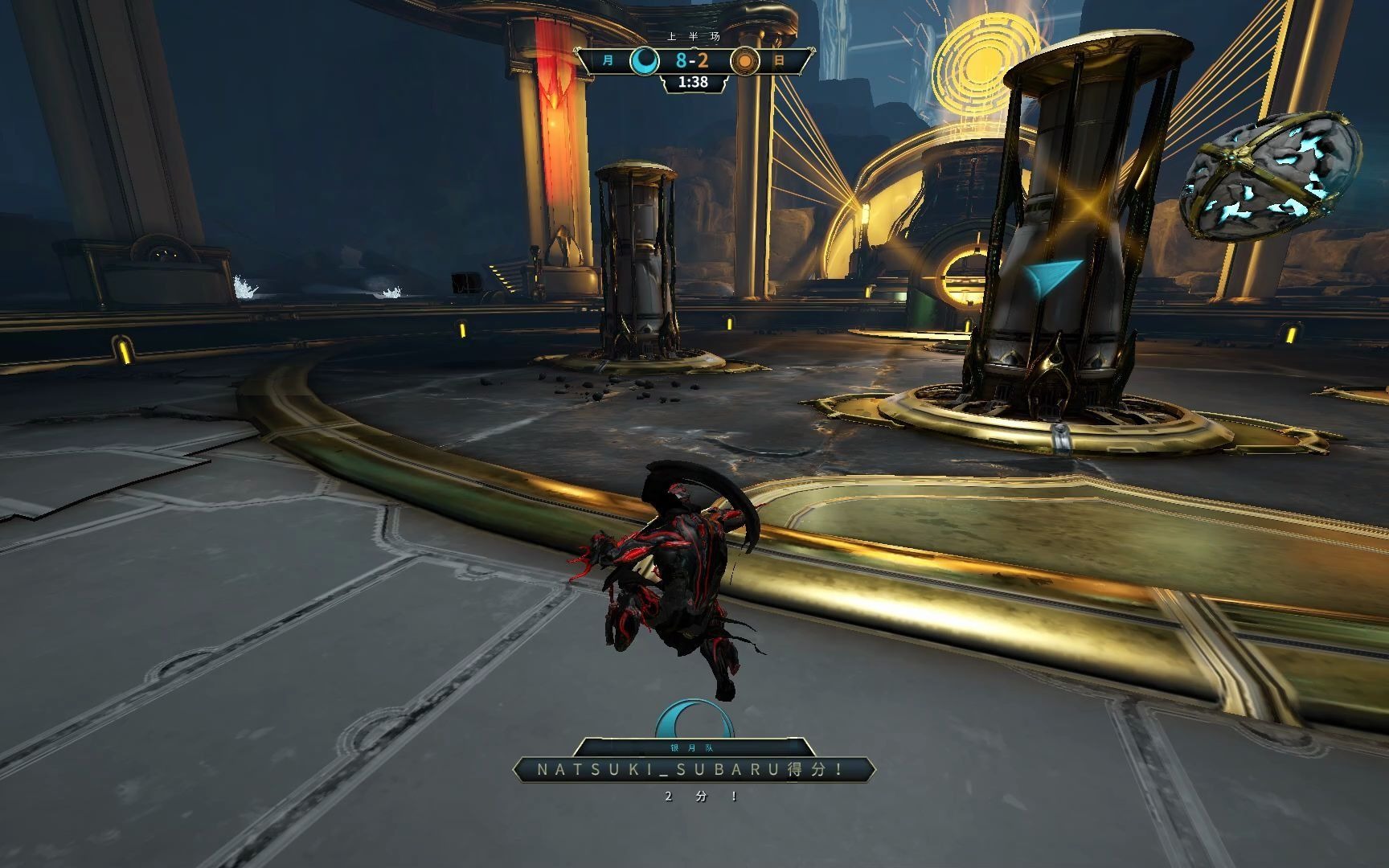The image size is (1389, 868).
Task: Select the NATSUKI_SUBARU得分 goal notification banner
Action: [693, 770]
